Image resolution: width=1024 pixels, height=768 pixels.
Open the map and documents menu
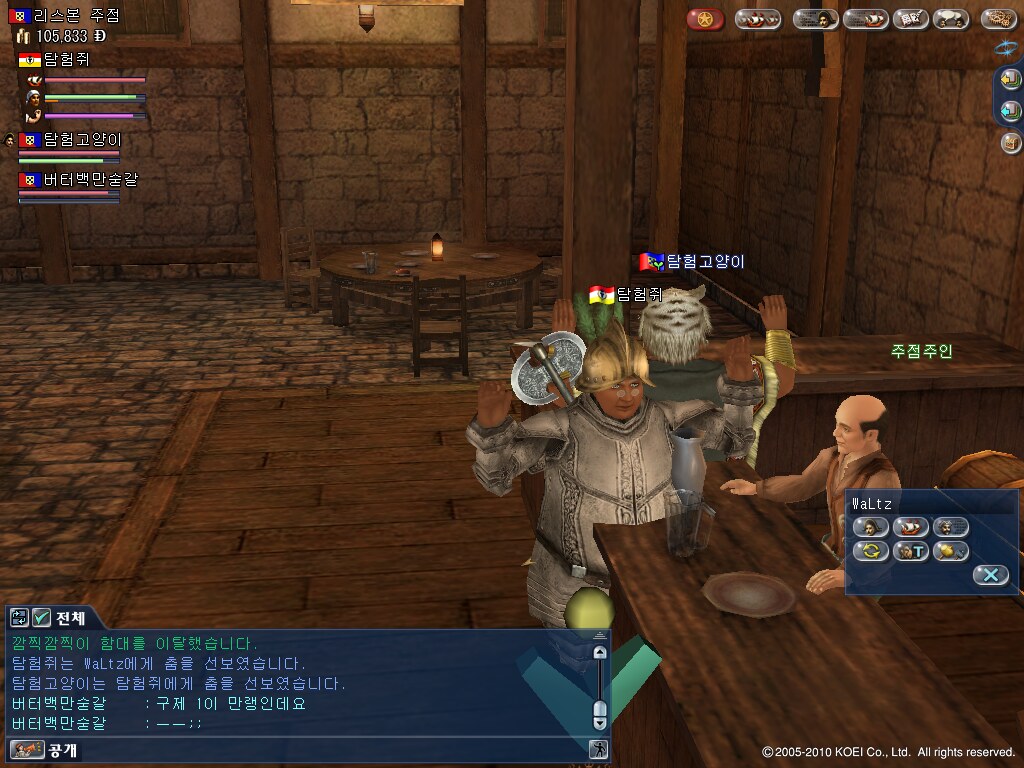click(909, 19)
